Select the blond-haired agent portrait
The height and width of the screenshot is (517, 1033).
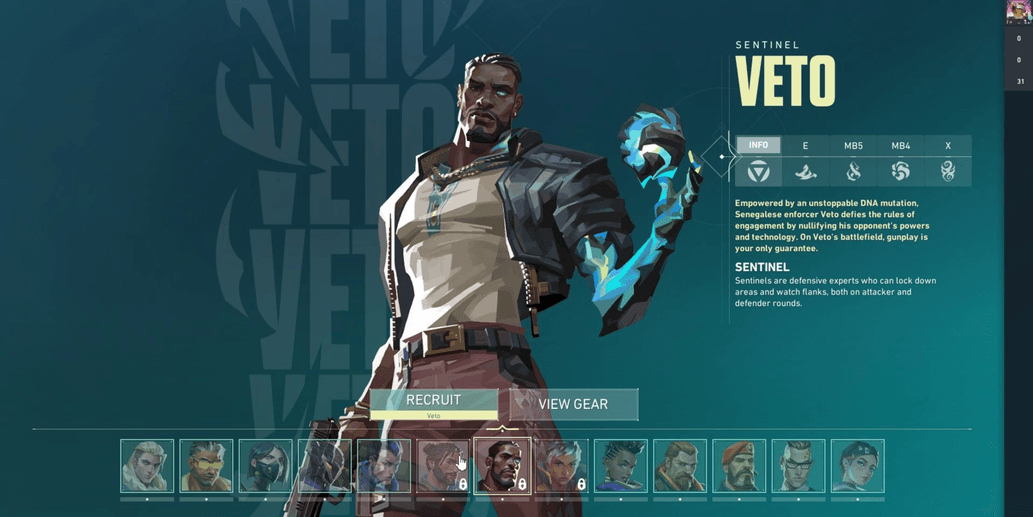tap(147, 466)
